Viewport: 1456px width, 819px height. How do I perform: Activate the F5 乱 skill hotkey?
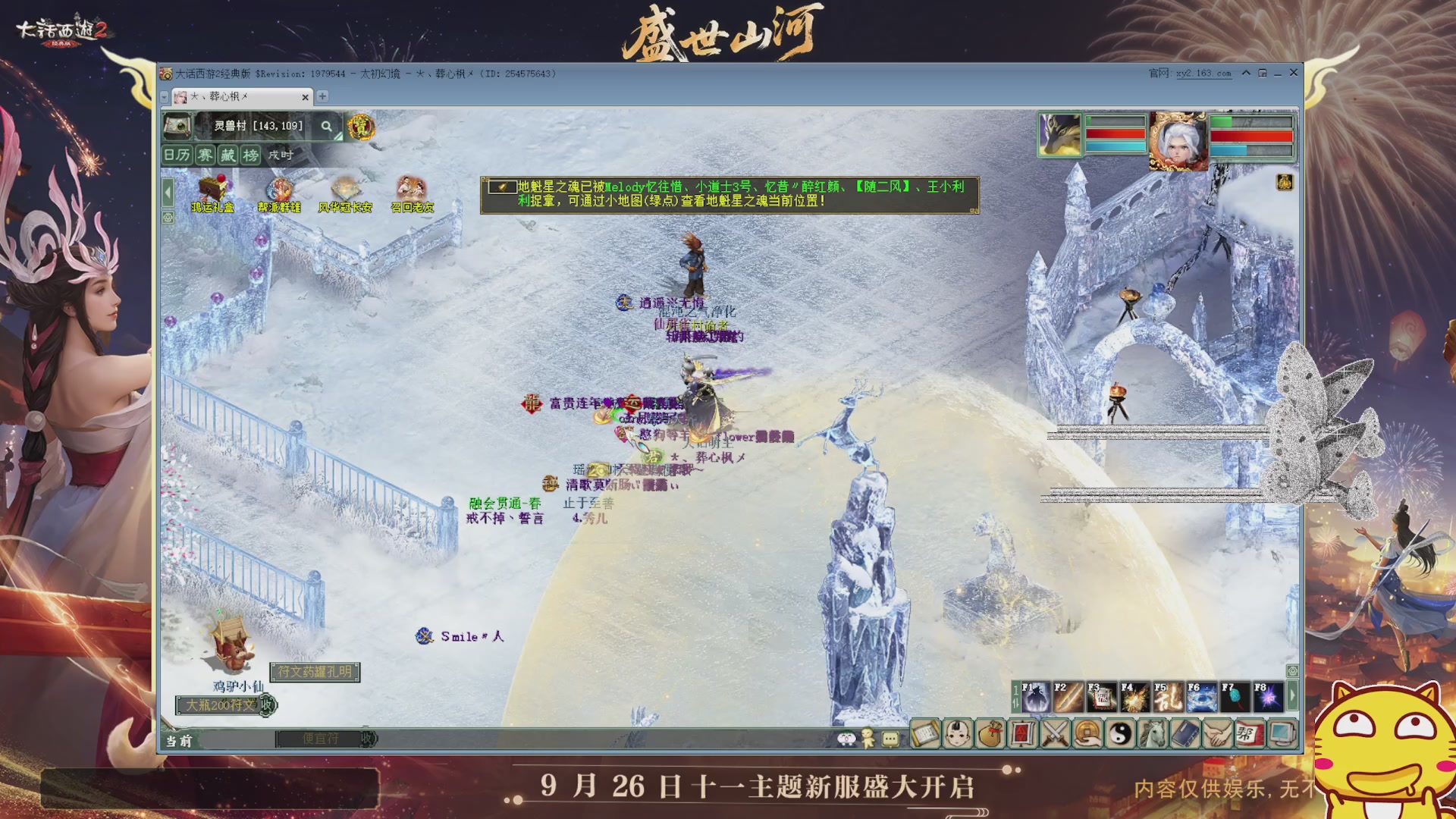click(x=1168, y=697)
